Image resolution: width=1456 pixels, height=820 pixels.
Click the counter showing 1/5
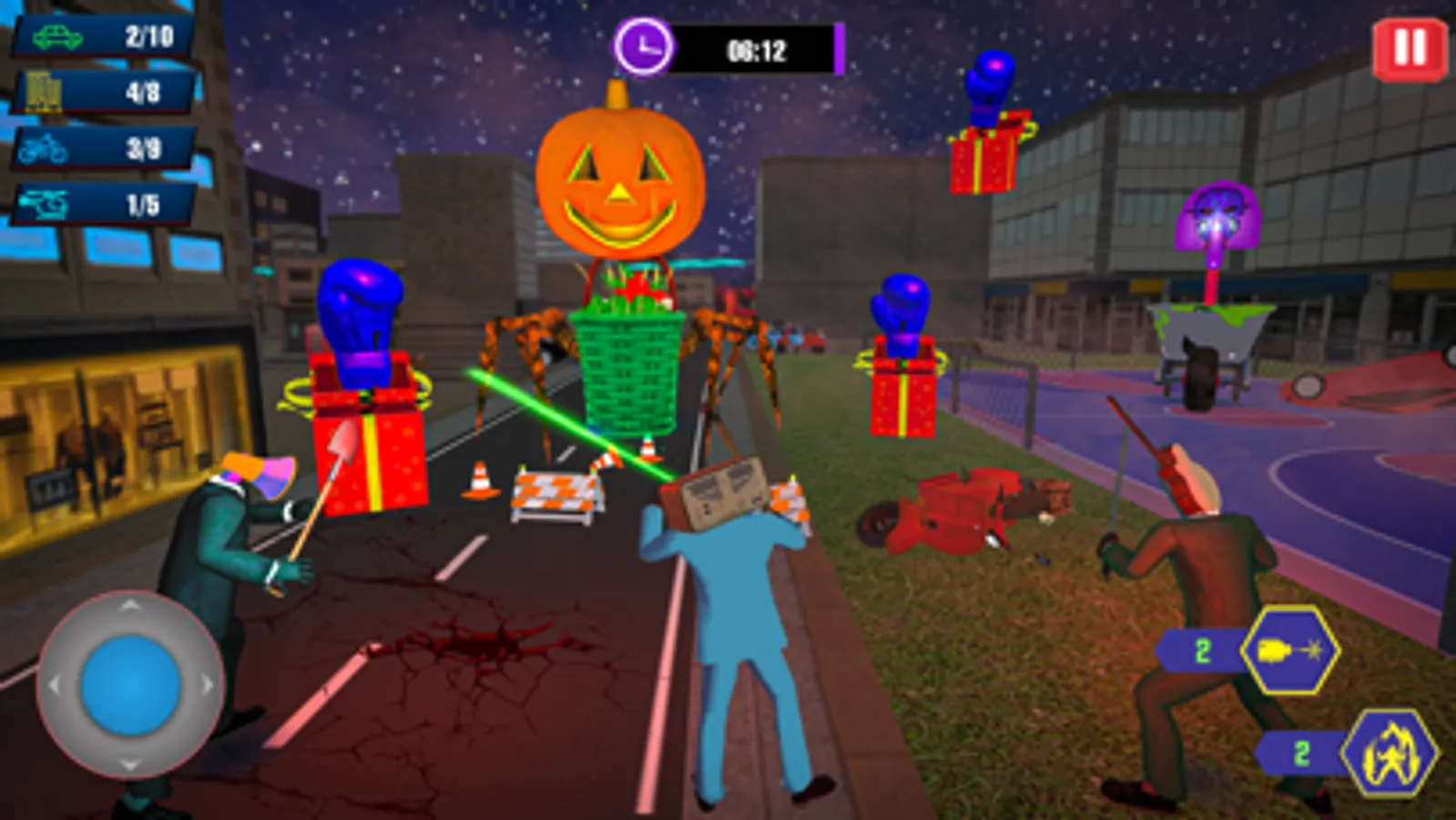[x=100, y=204]
